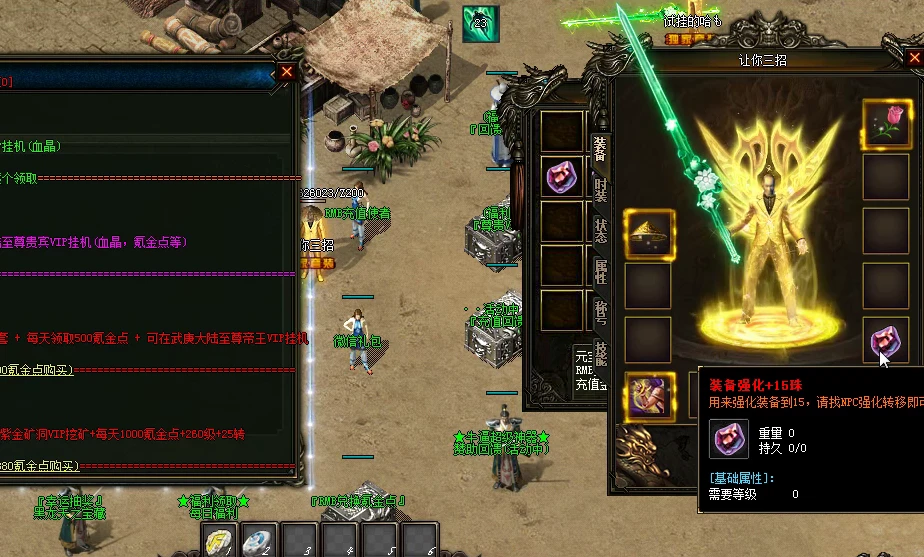Use the yellow stone in hotbar slot 1
Screen dimensions: 924x557
218,541
